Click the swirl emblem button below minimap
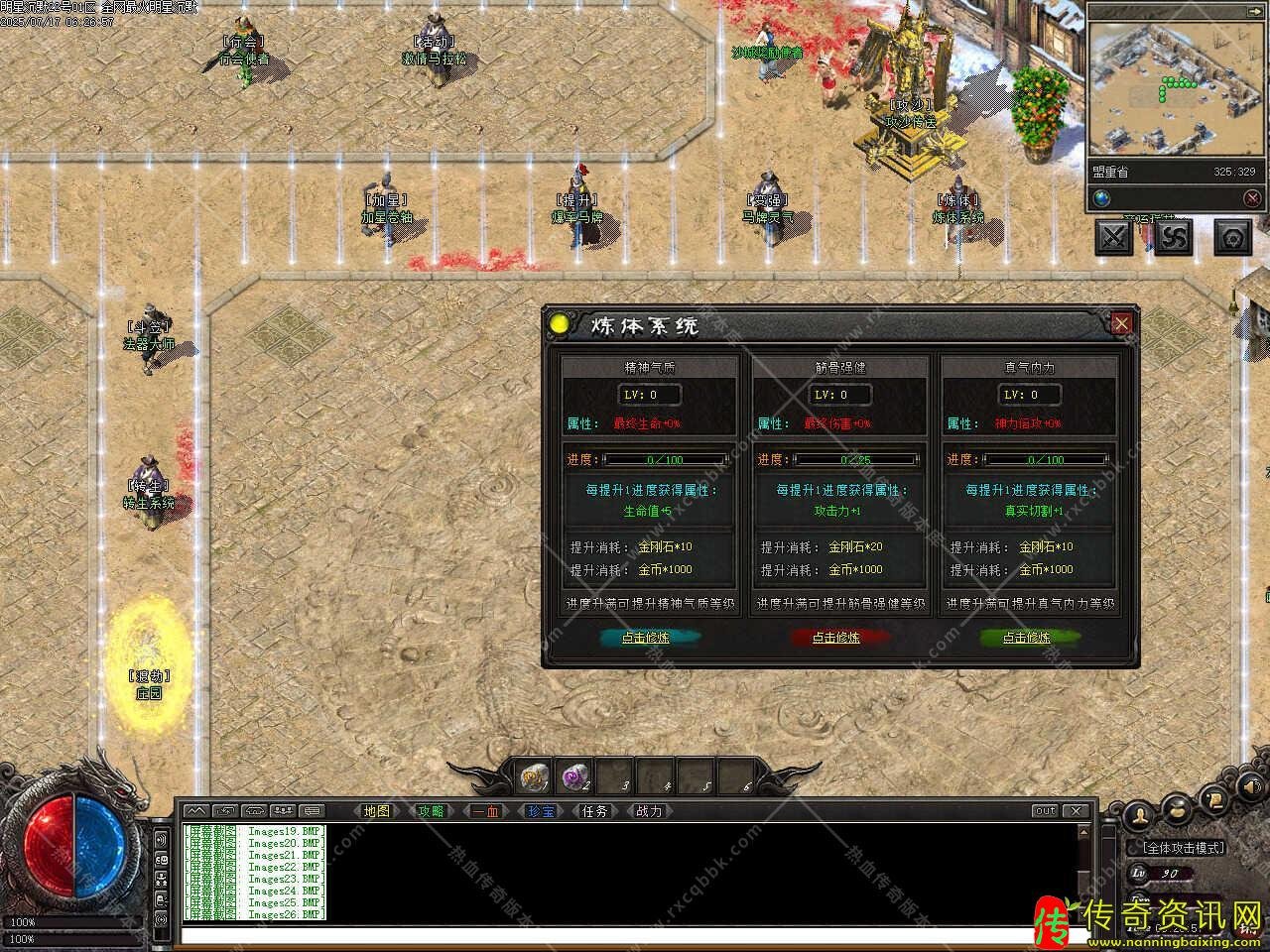 (1174, 237)
